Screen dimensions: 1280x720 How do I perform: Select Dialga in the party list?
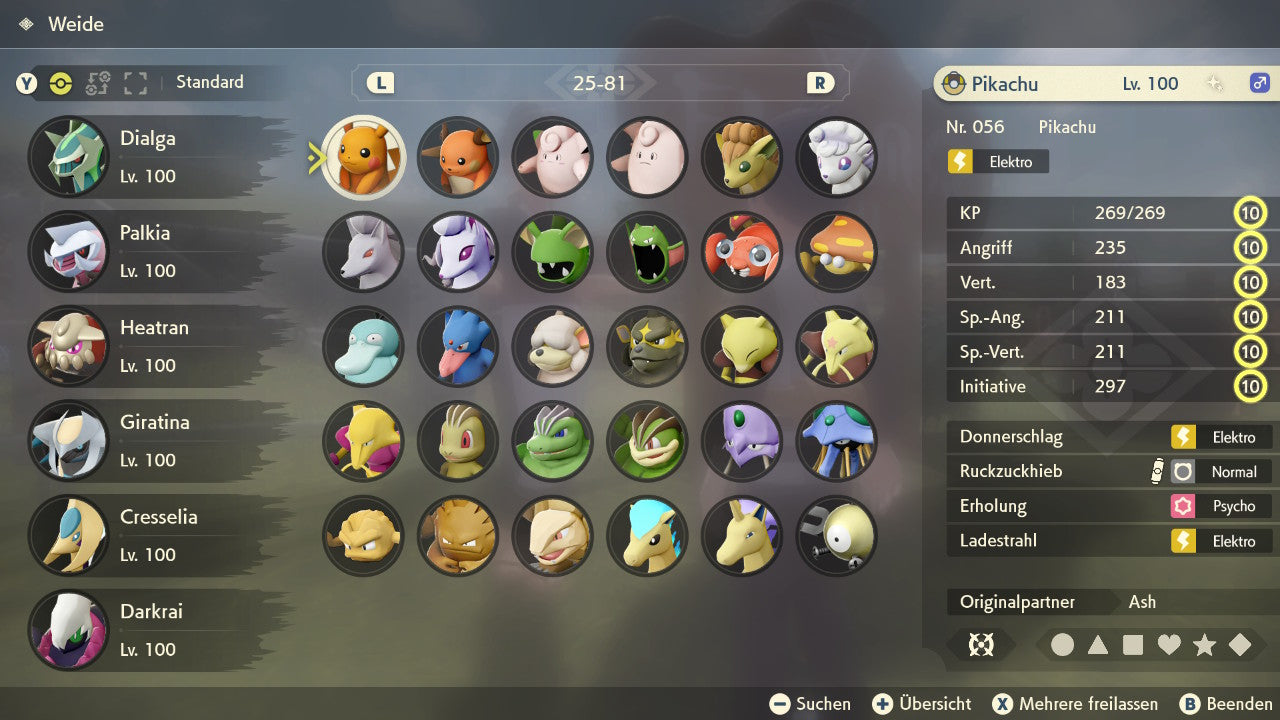tap(150, 157)
